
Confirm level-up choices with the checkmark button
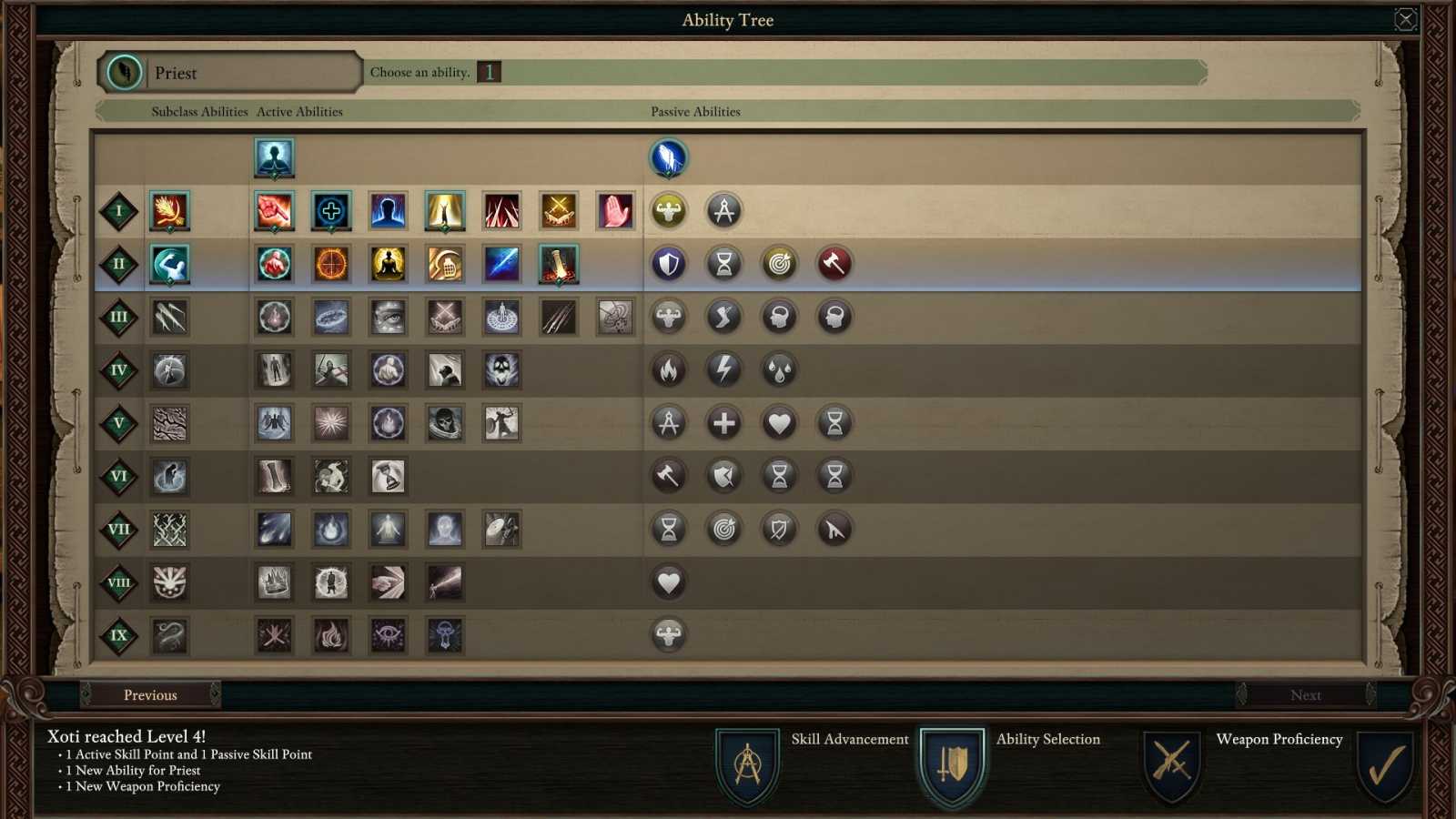coord(1383,764)
